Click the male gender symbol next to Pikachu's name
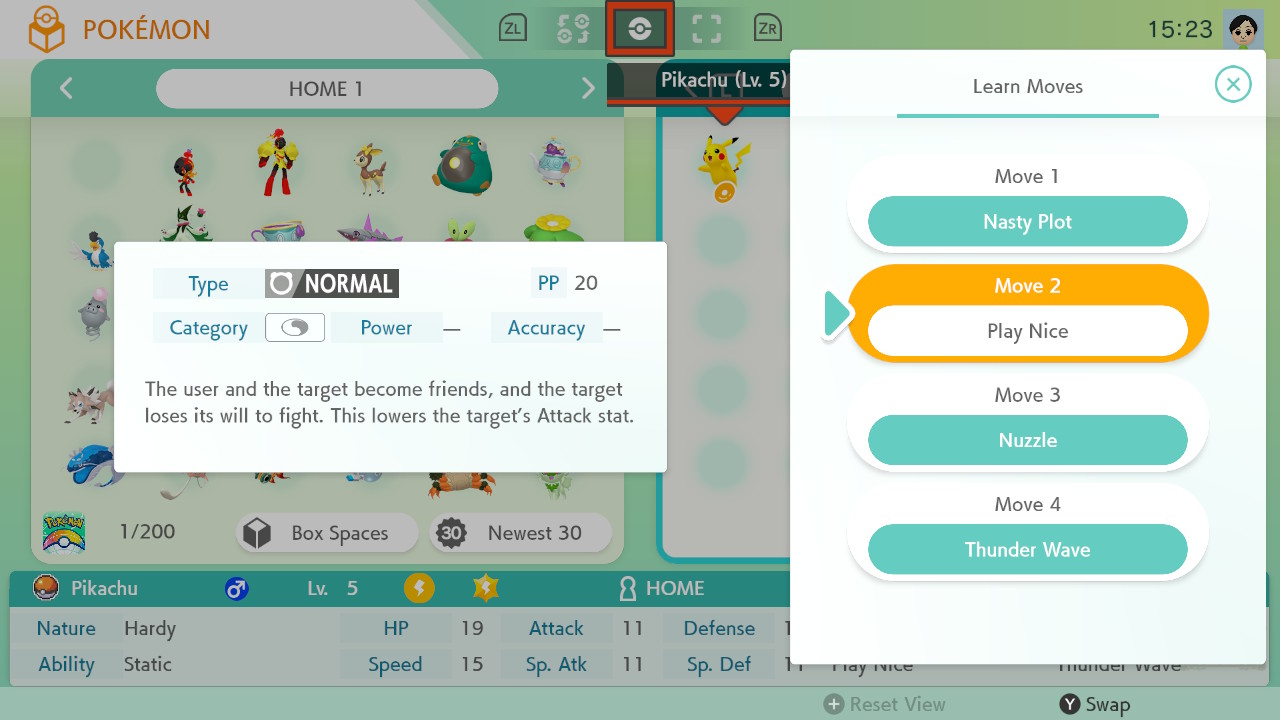The image size is (1280, 720). 237,589
